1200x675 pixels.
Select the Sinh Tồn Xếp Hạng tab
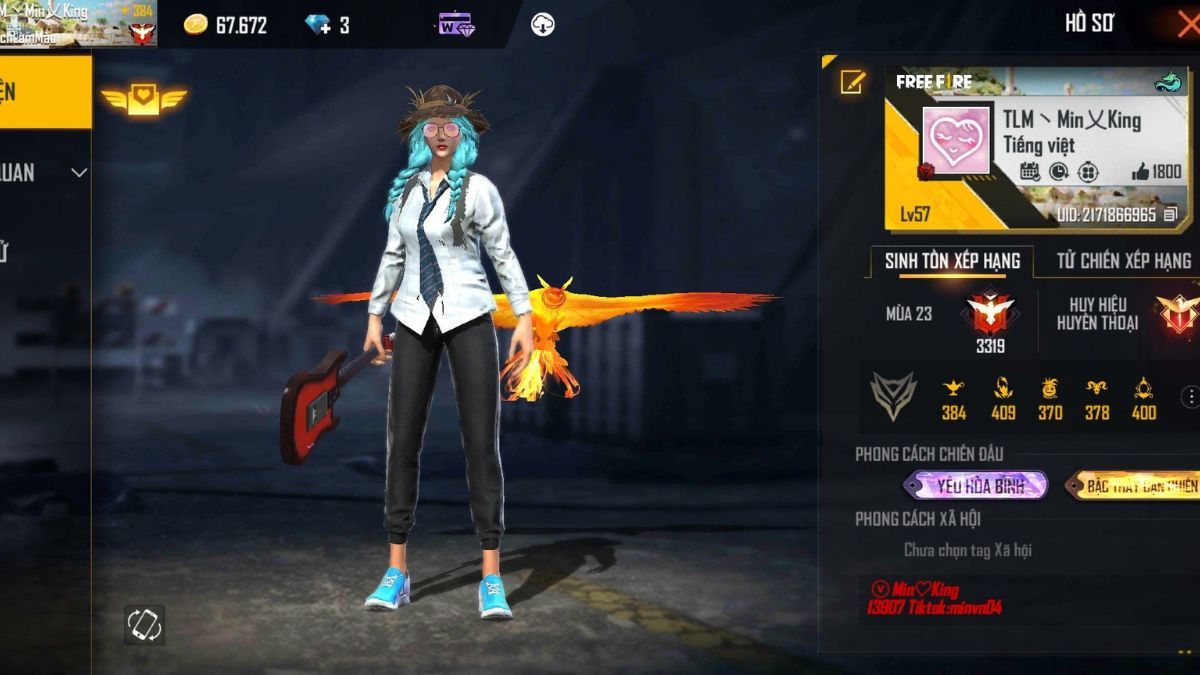pyautogui.click(x=951, y=261)
